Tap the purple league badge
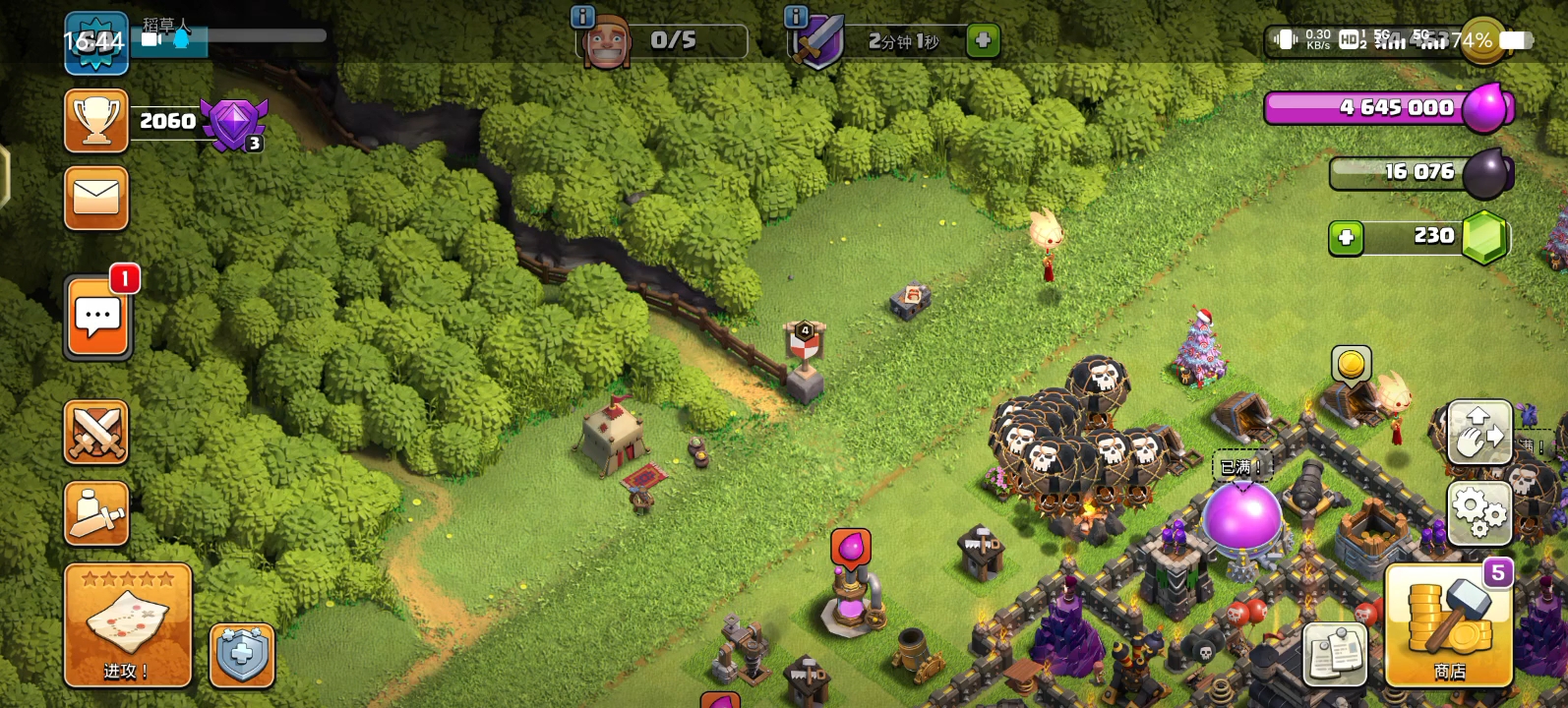The height and width of the screenshot is (708, 1568). (x=233, y=123)
